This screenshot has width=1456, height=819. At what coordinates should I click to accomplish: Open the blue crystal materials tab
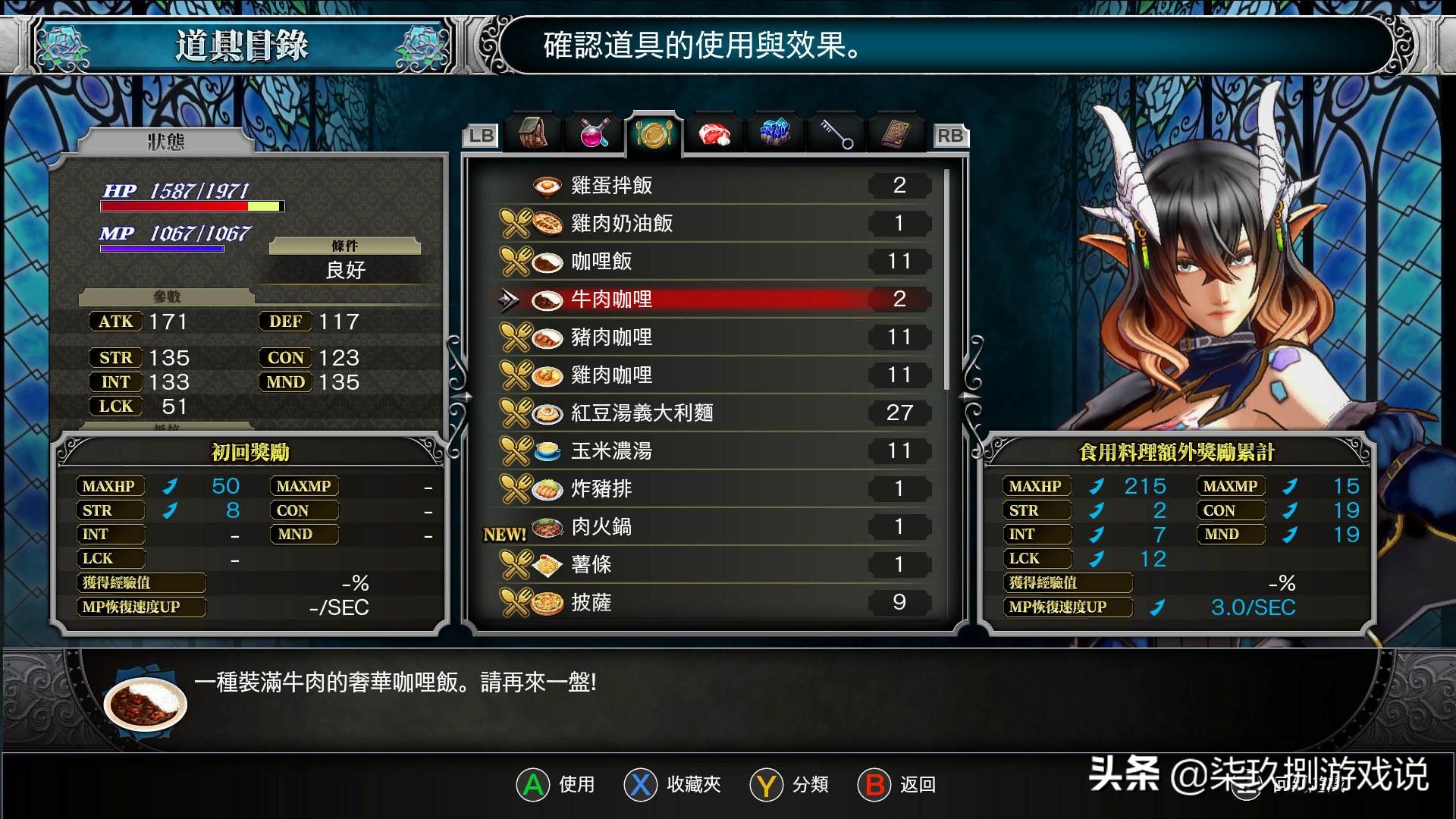pyautogui.click(x=774, y=133)
